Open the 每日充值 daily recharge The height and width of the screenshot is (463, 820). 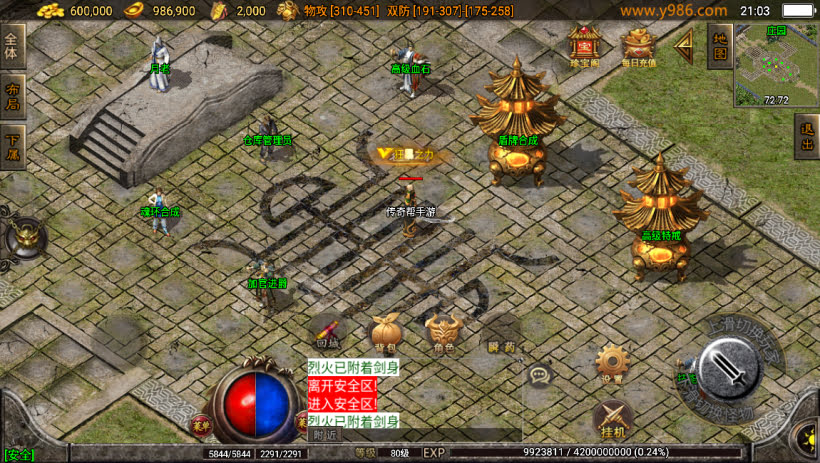point(638,45)
